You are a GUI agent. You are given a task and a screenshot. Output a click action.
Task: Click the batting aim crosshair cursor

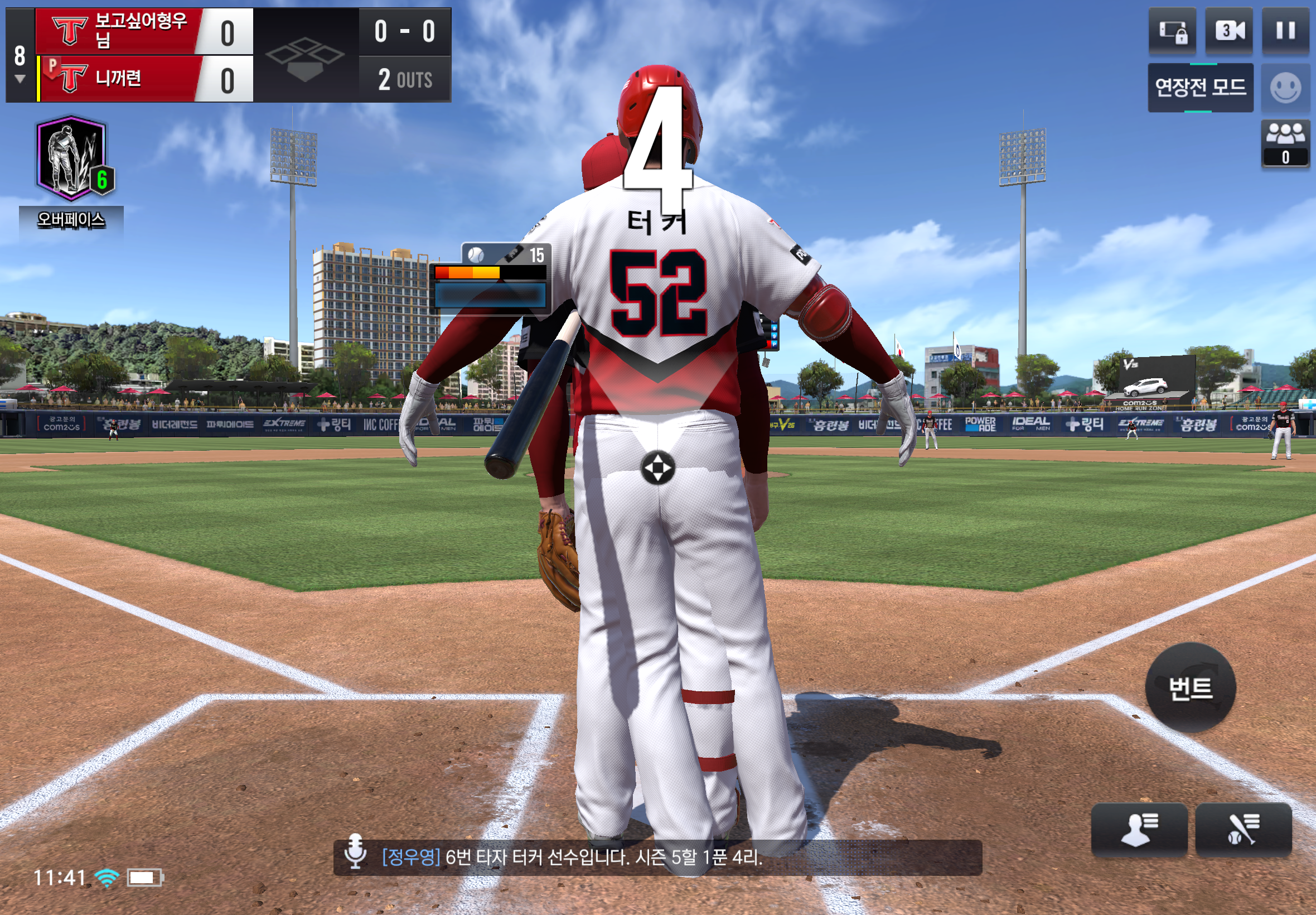coord(657,468)
